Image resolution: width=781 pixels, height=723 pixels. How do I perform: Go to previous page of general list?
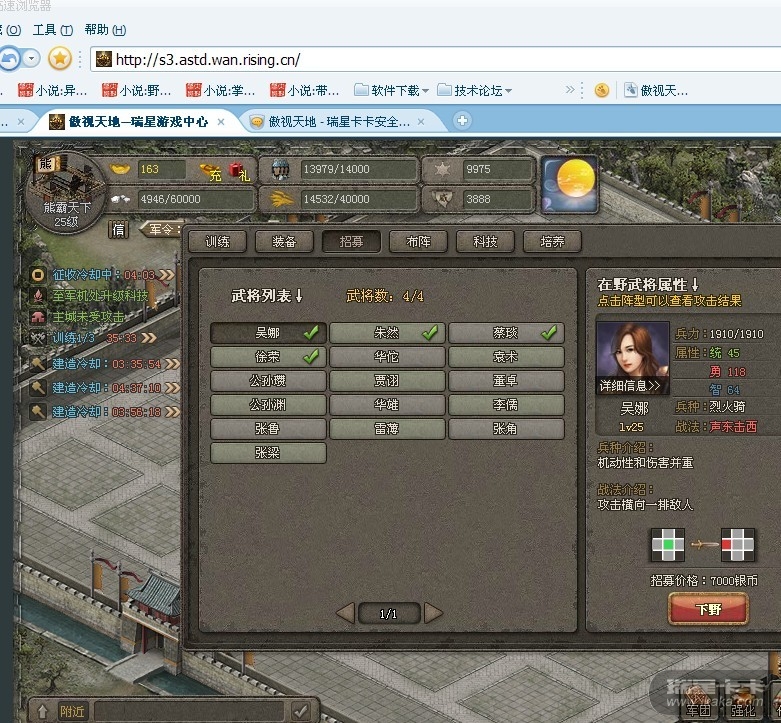(x=345, y=613)
